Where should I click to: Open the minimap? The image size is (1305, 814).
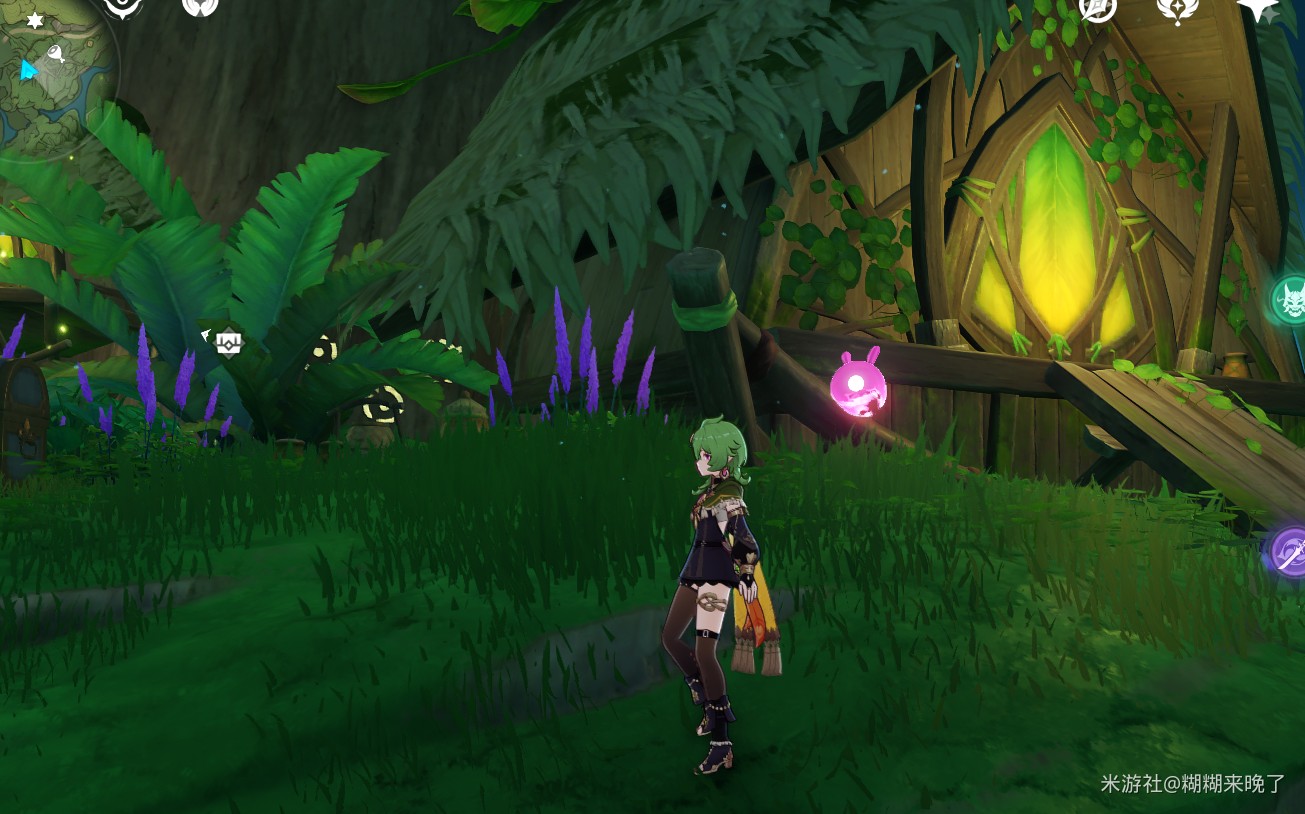(55, 75)
